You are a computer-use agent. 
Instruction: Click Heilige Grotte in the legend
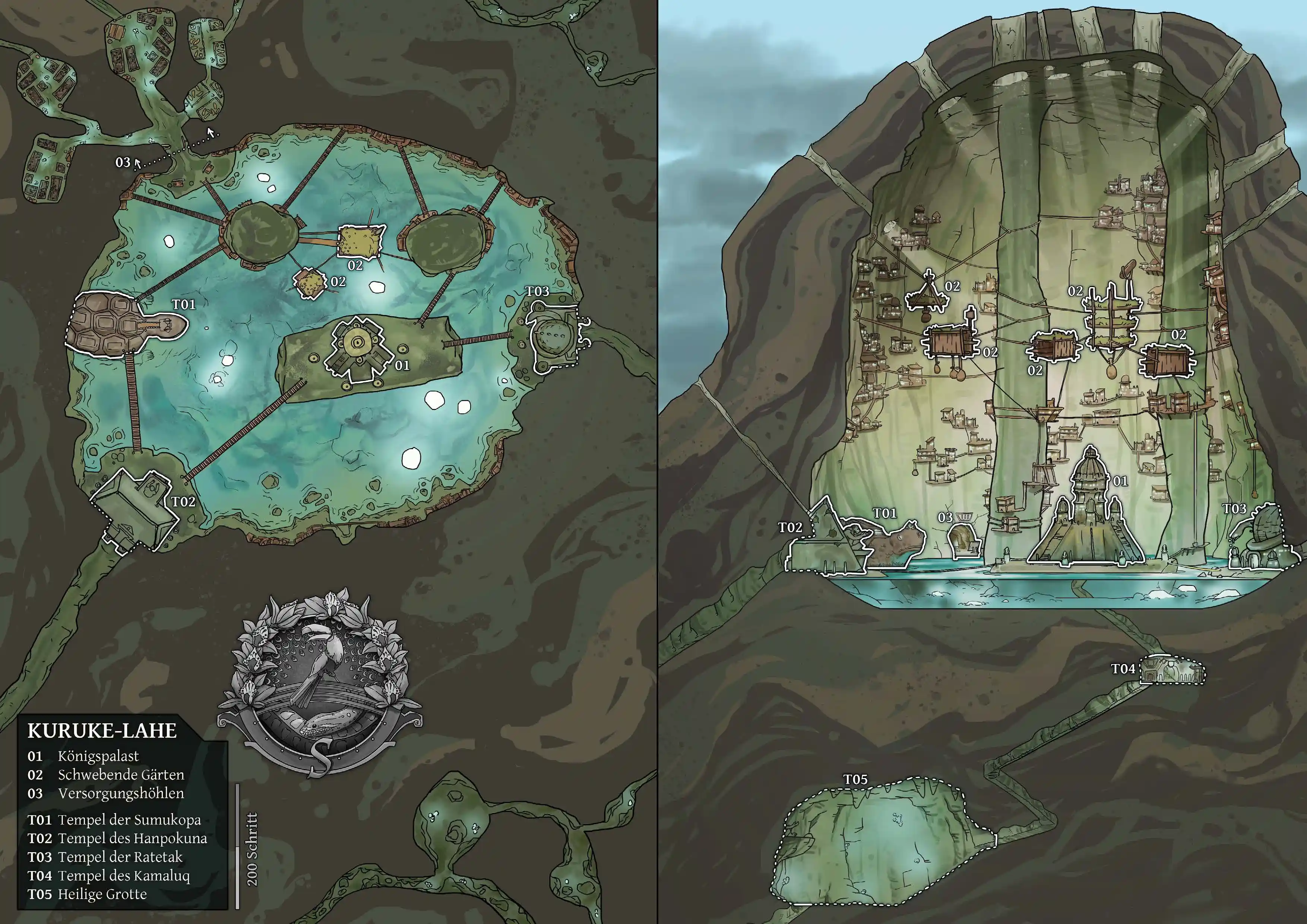click(x=102, y=894)
